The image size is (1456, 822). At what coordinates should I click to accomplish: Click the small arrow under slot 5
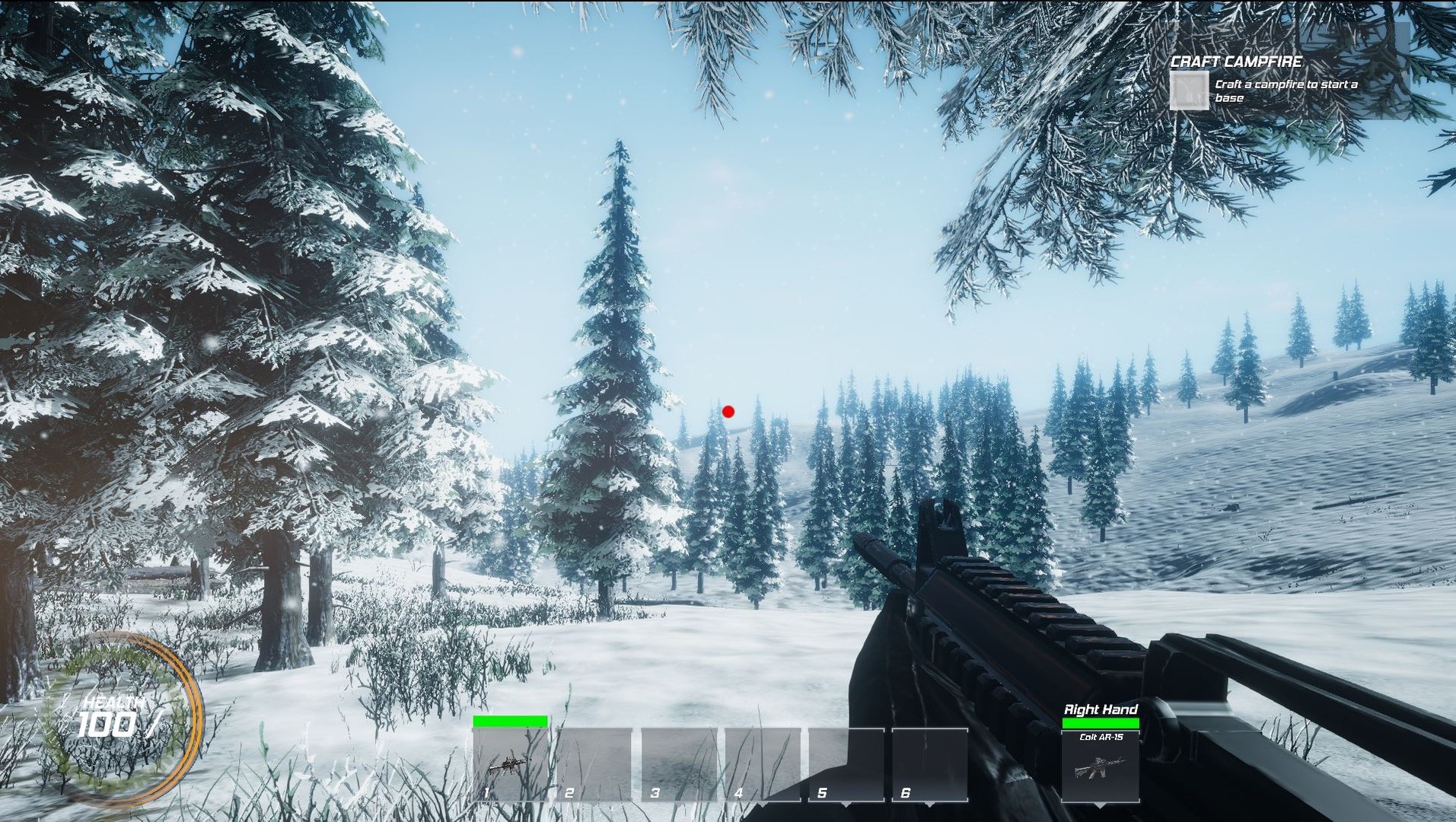tap(846, 804)
